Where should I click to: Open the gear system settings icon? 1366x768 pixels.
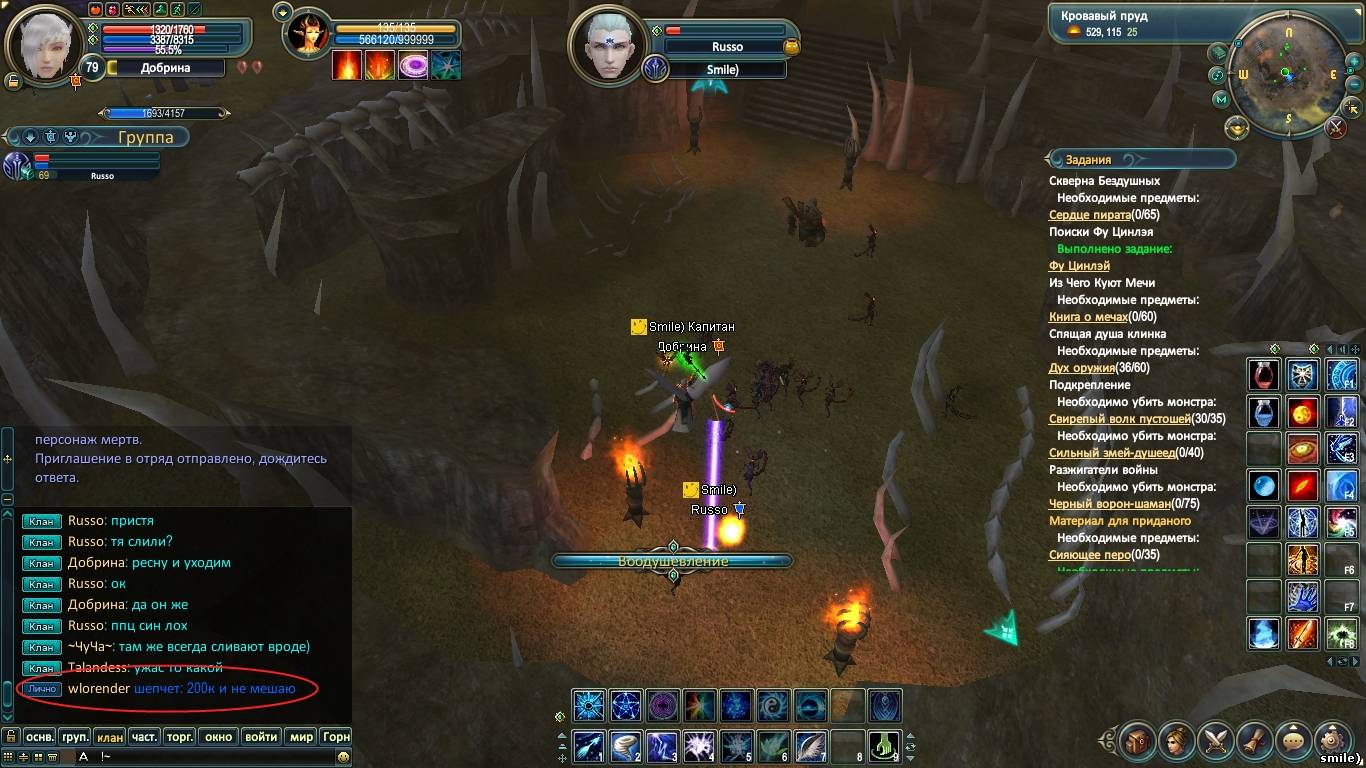coord(1332,741)
